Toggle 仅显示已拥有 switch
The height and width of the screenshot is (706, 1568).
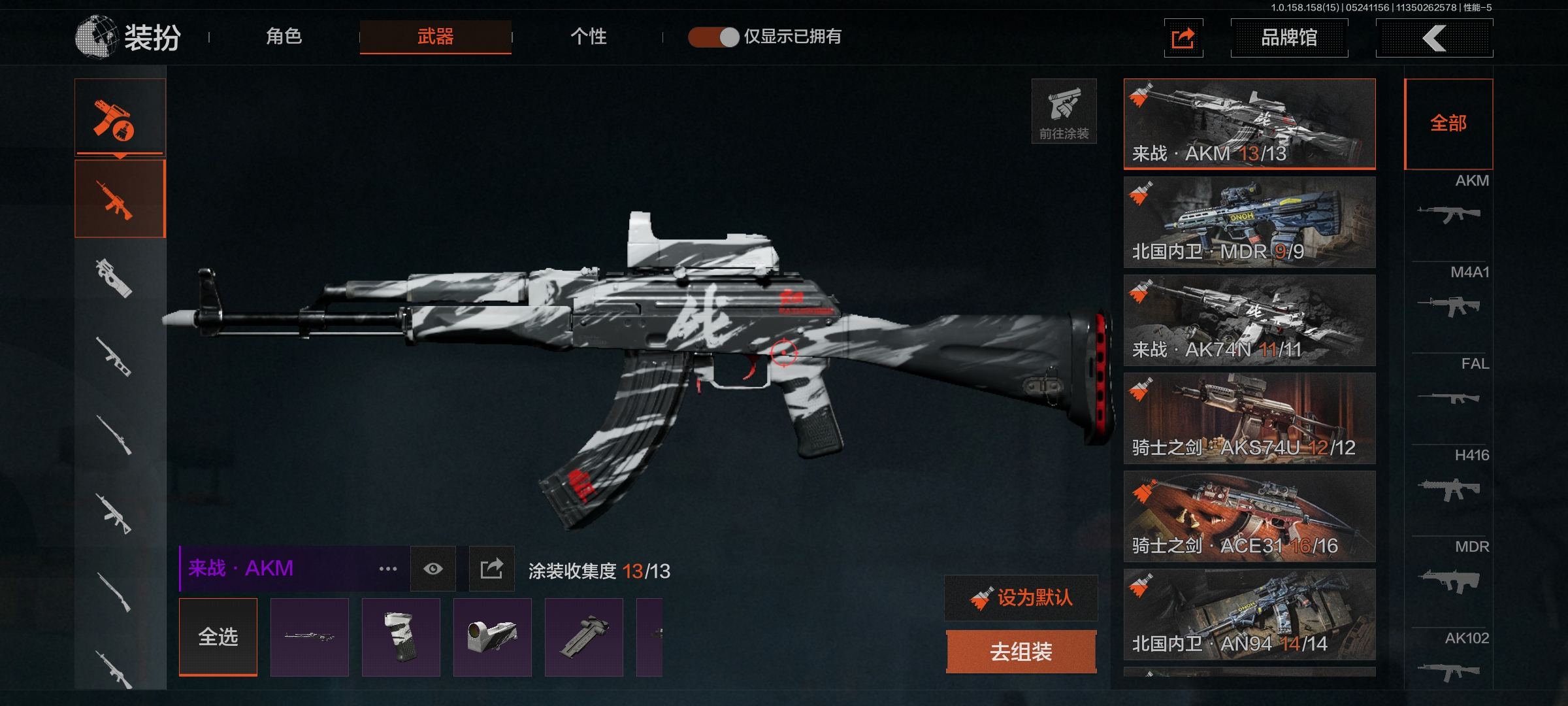[713, 37]
